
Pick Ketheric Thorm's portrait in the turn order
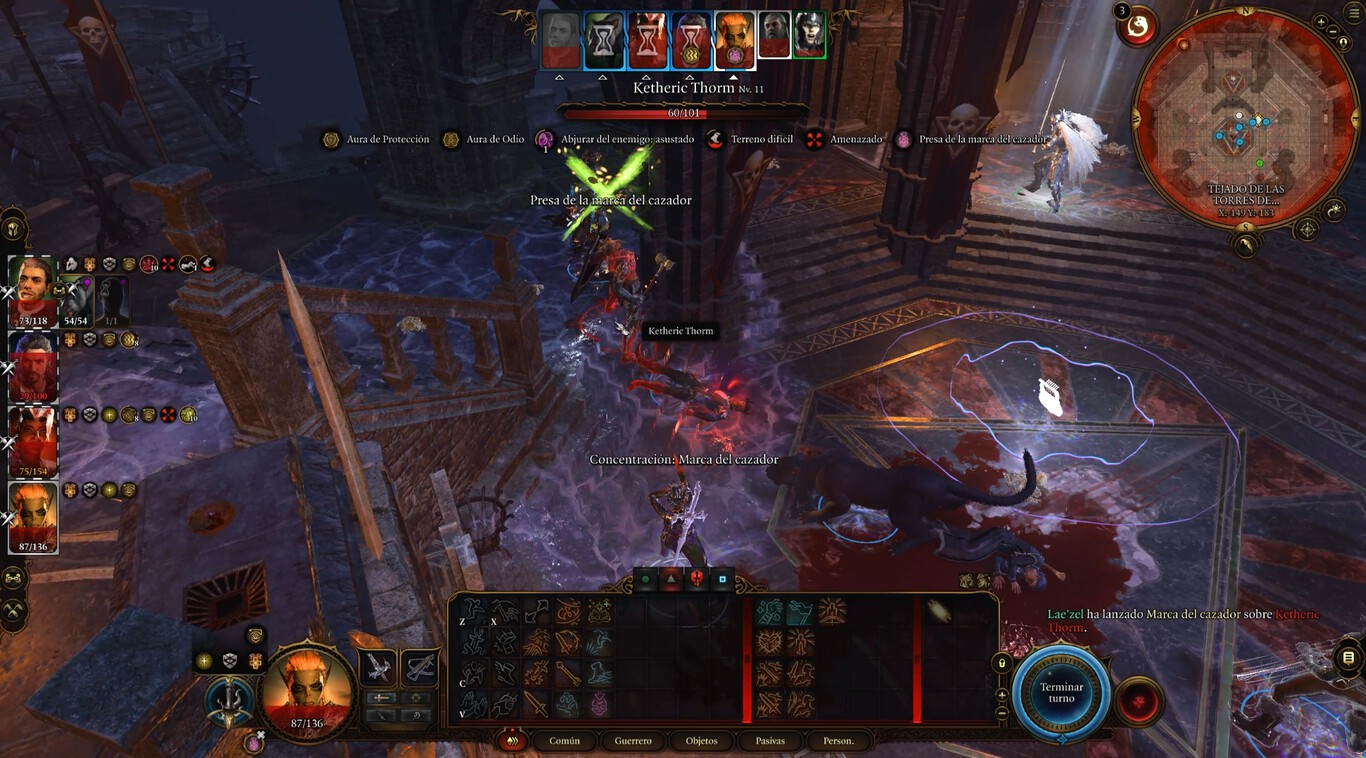click(x=776, y=36)
